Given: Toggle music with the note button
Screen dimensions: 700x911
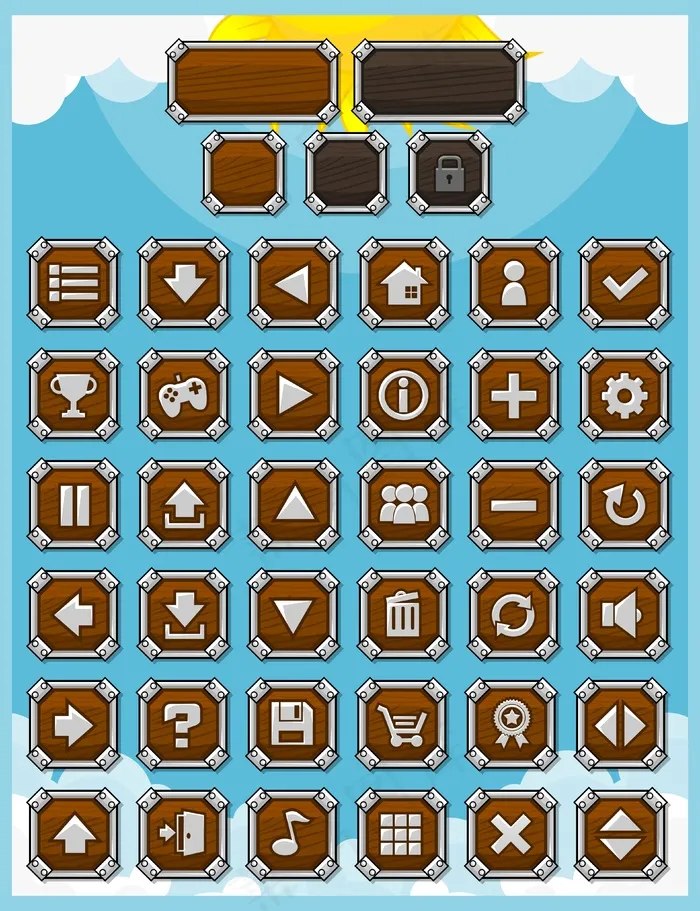Looking at the screenshot, I should (x=292, y=834).
